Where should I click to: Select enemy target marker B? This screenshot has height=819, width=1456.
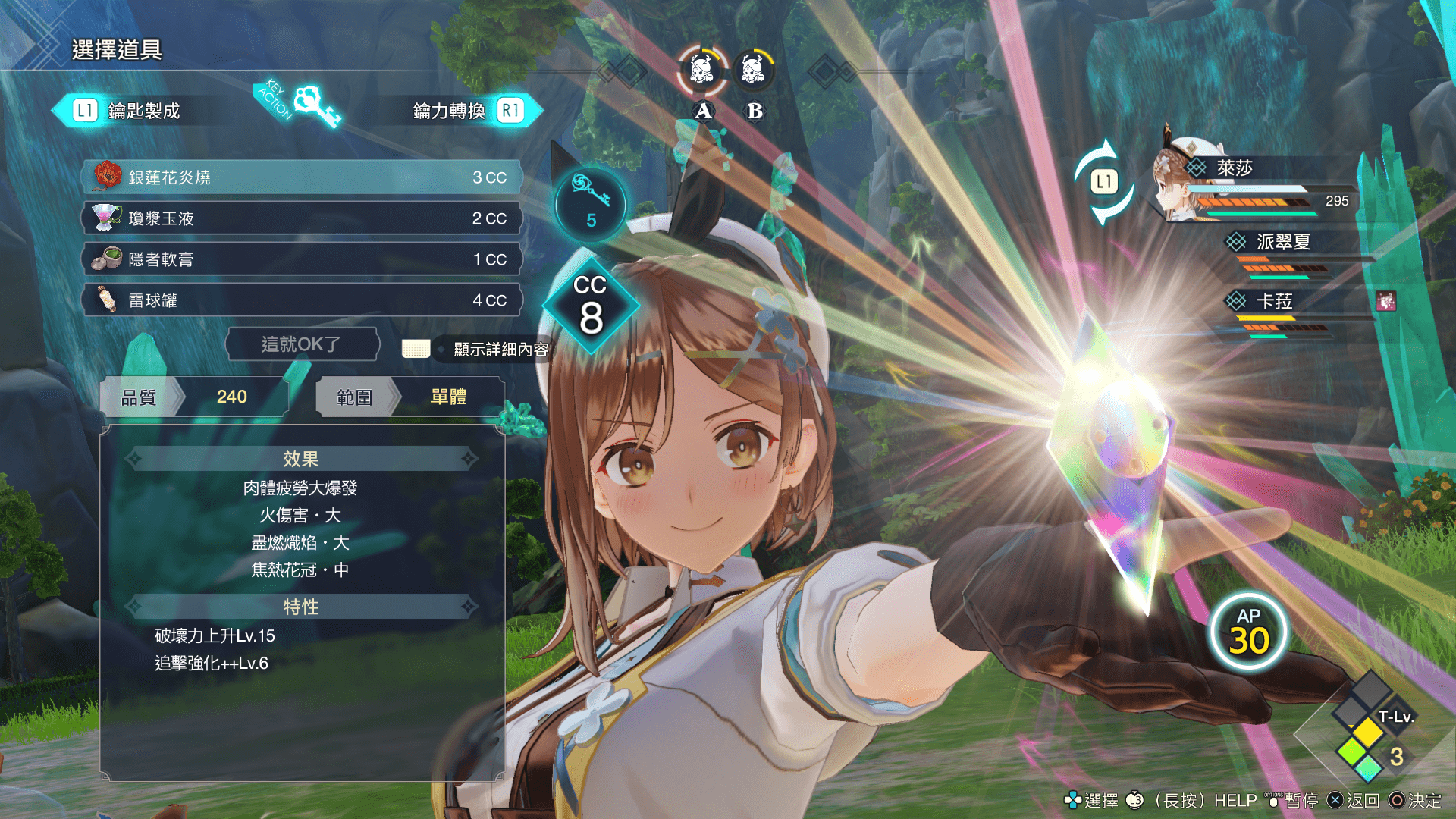754,71
